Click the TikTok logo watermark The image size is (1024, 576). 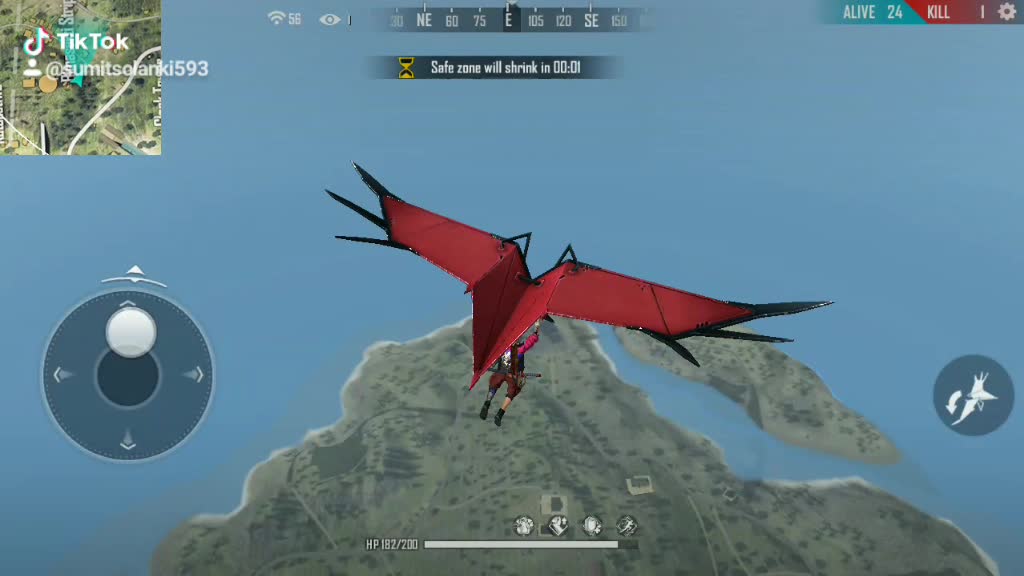coord(38,42)
